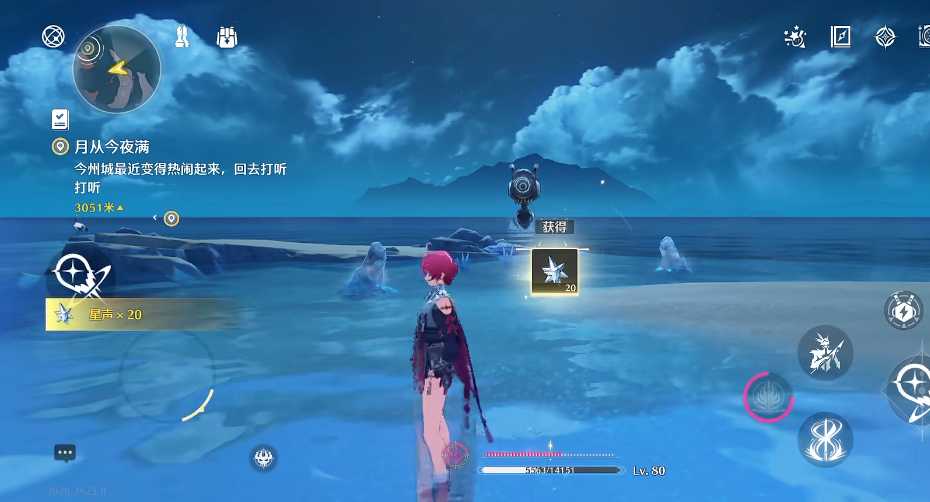Tap the obtained 星声 item icon

coord(554,272)
